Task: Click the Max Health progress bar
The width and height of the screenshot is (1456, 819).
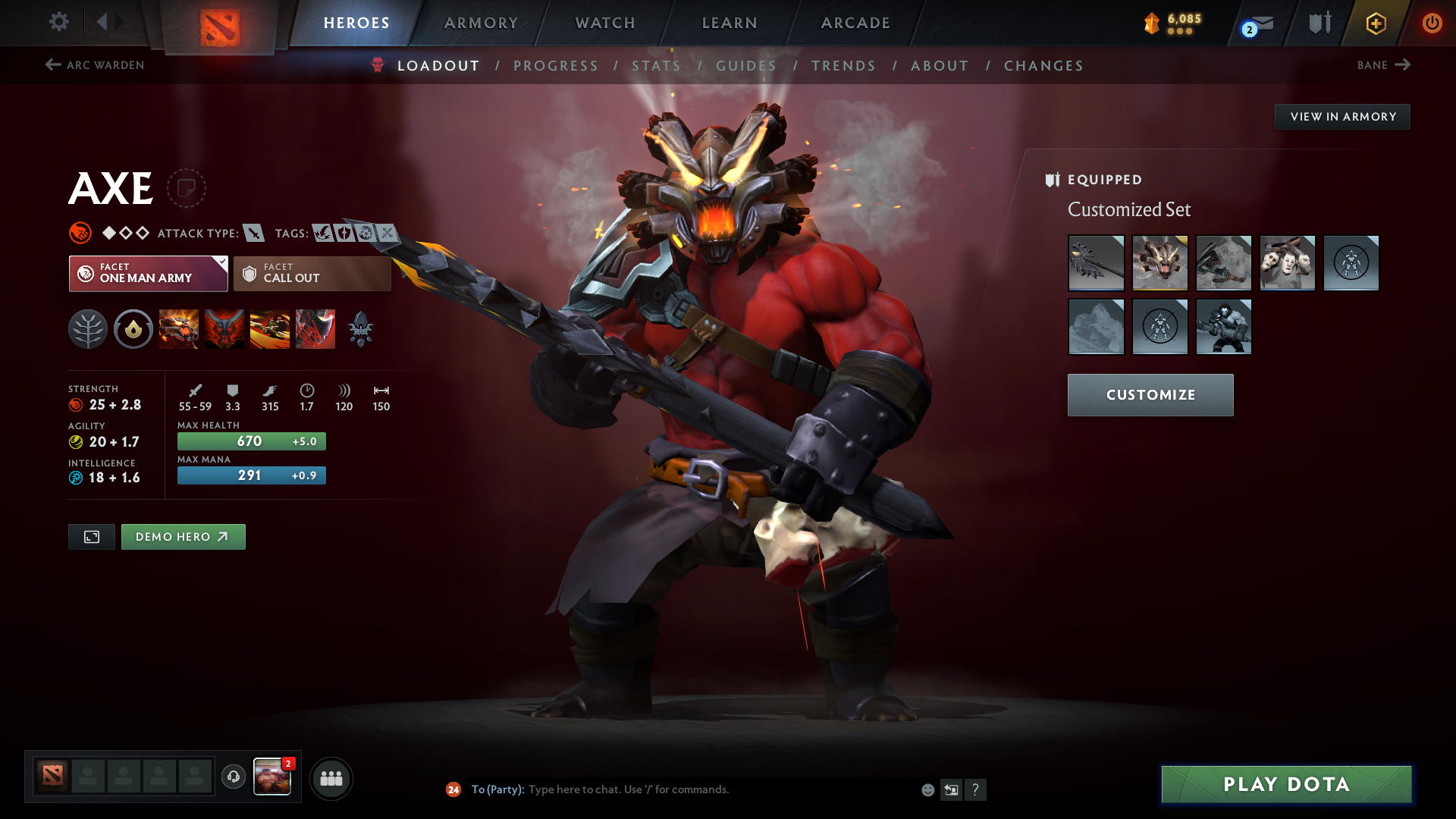Action: point(251,441)
